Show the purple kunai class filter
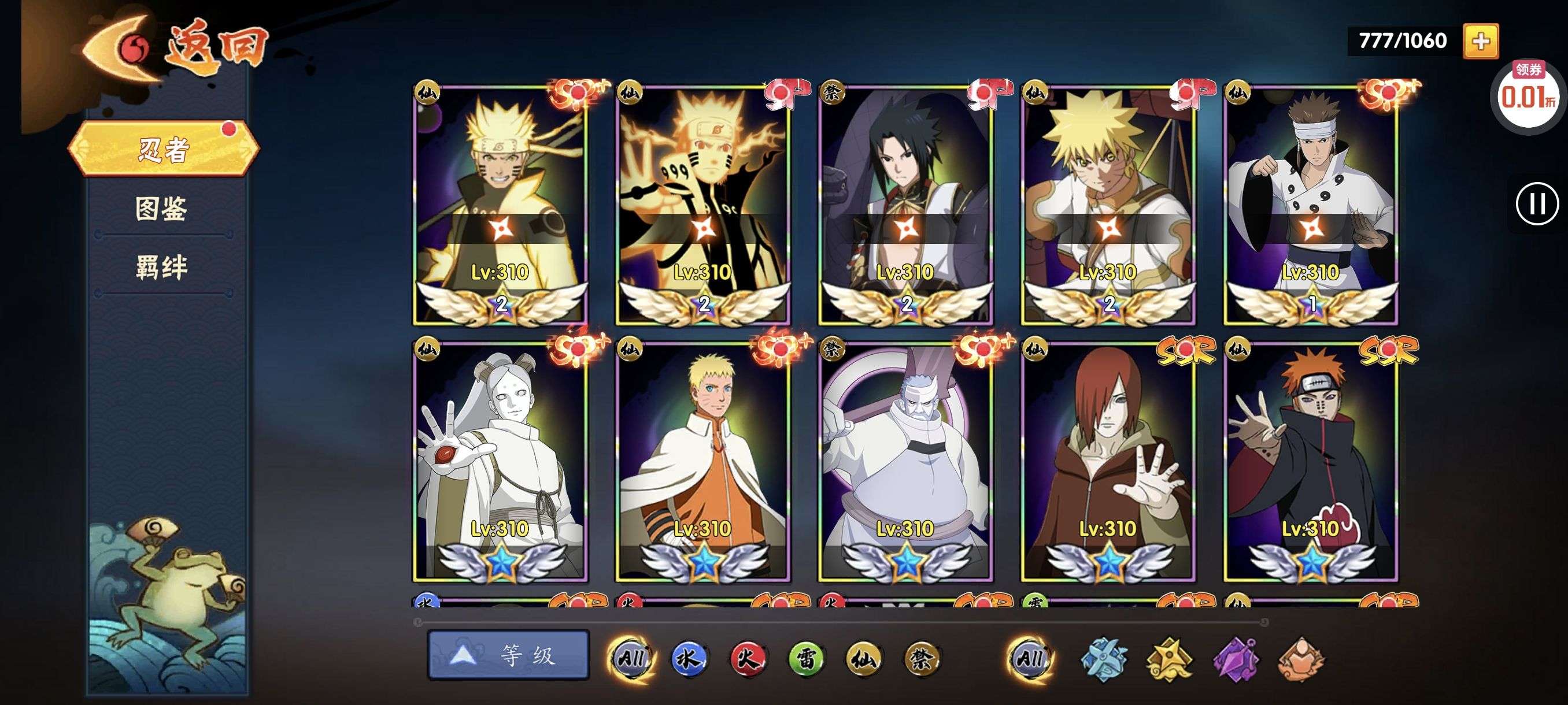The width and height of the screenshot is (1568, 705). point(1236,658)
